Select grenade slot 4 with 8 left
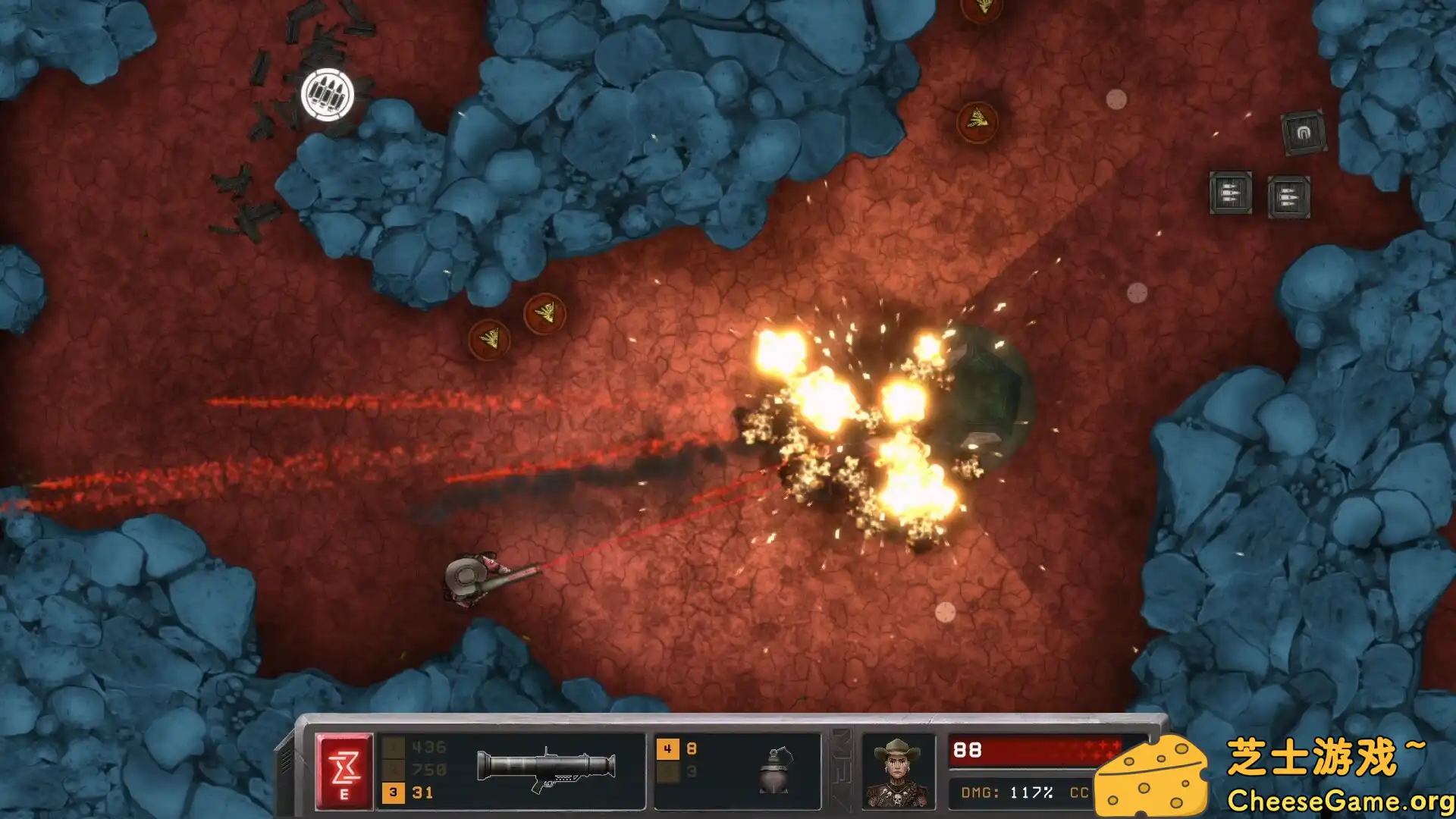 tap(679, 749)
